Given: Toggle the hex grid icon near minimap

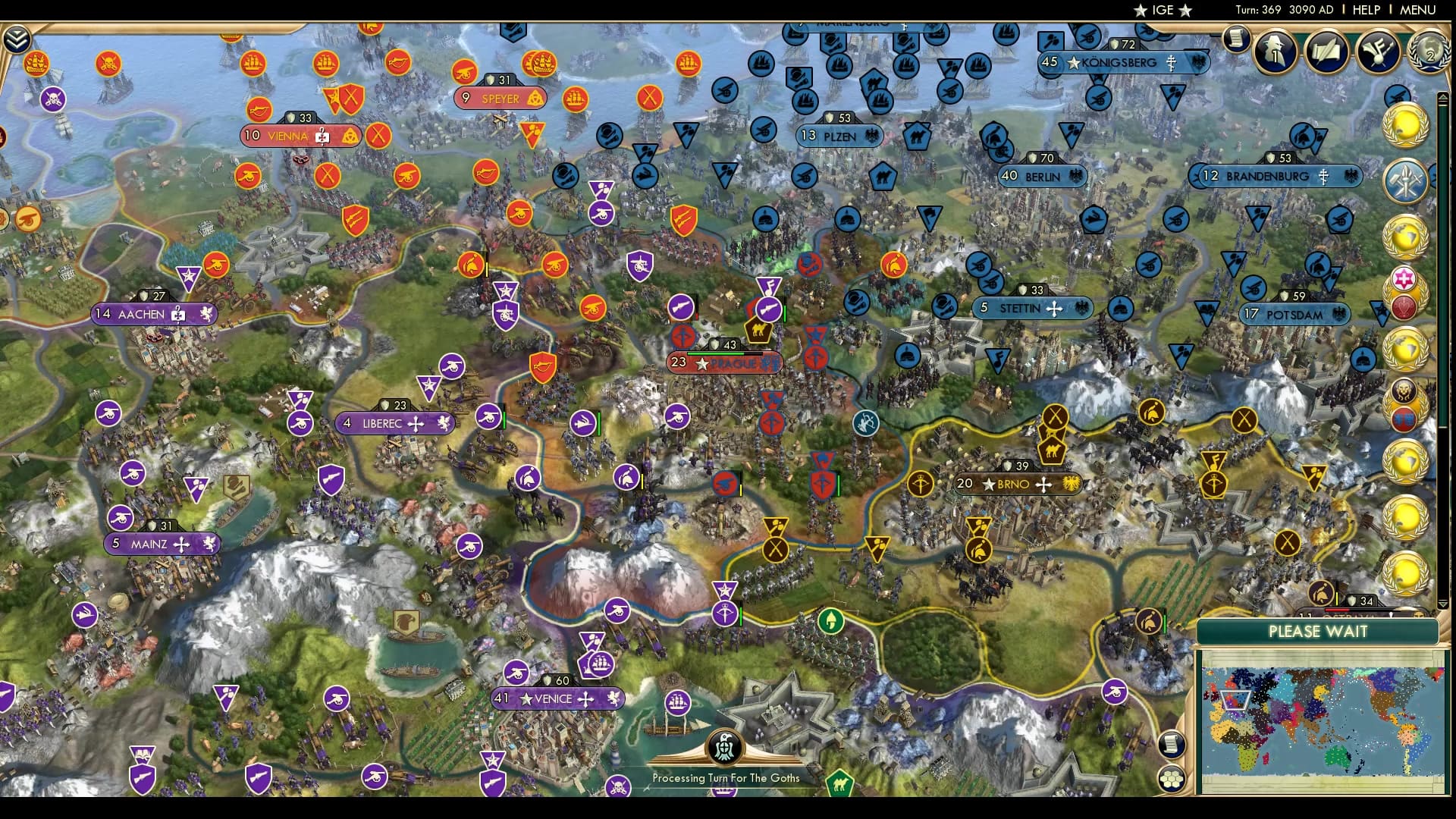Looking at the screenshot, I should 1174,777.
